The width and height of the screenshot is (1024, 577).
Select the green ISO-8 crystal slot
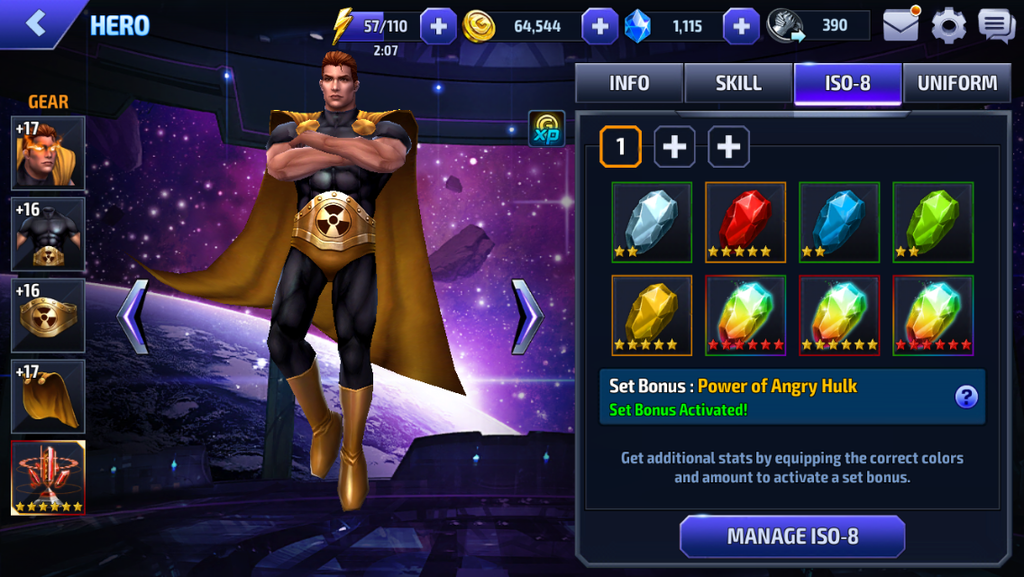point(933,222)
